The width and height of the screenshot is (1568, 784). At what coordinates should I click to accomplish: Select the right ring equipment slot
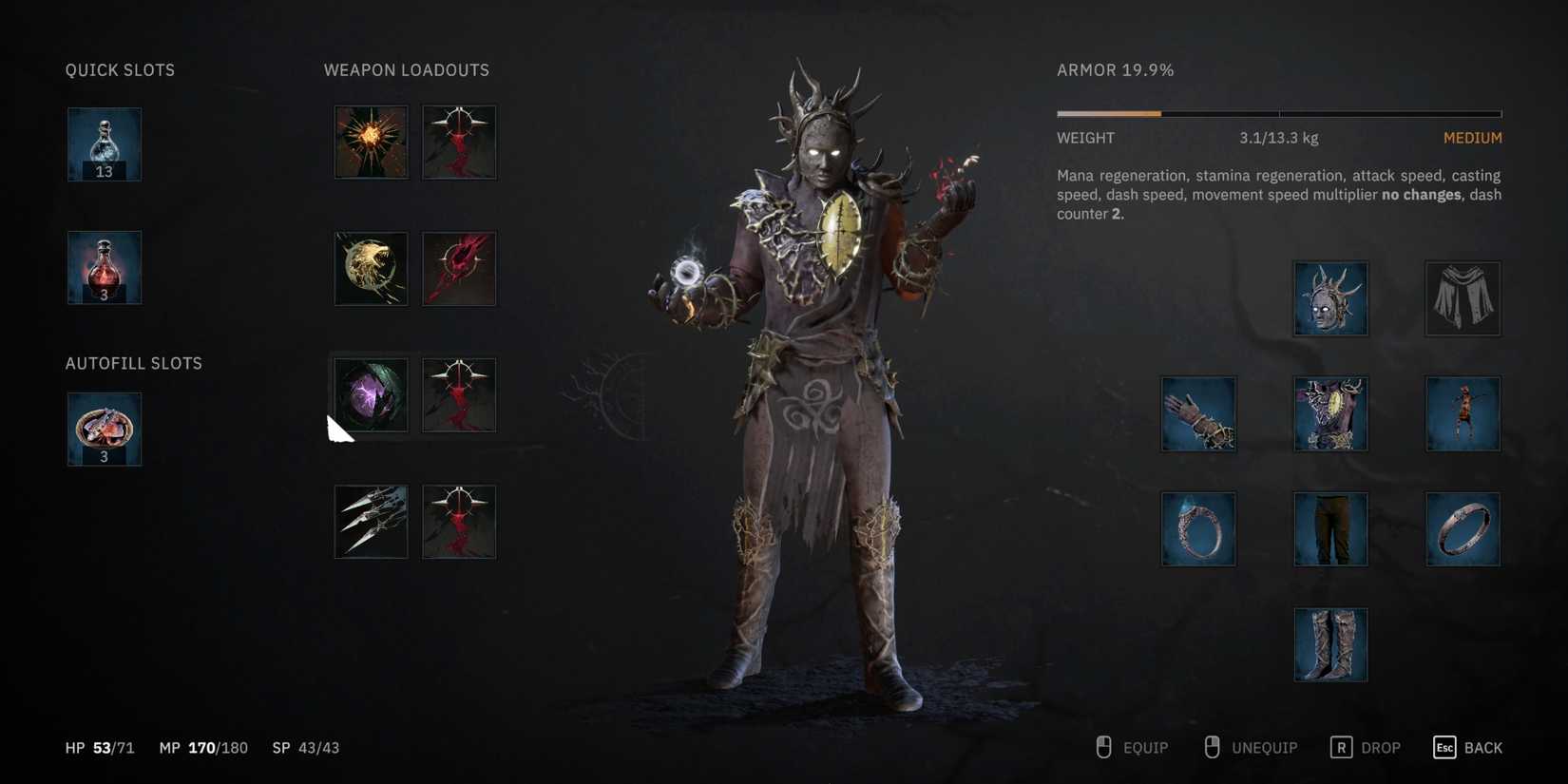1462,529
